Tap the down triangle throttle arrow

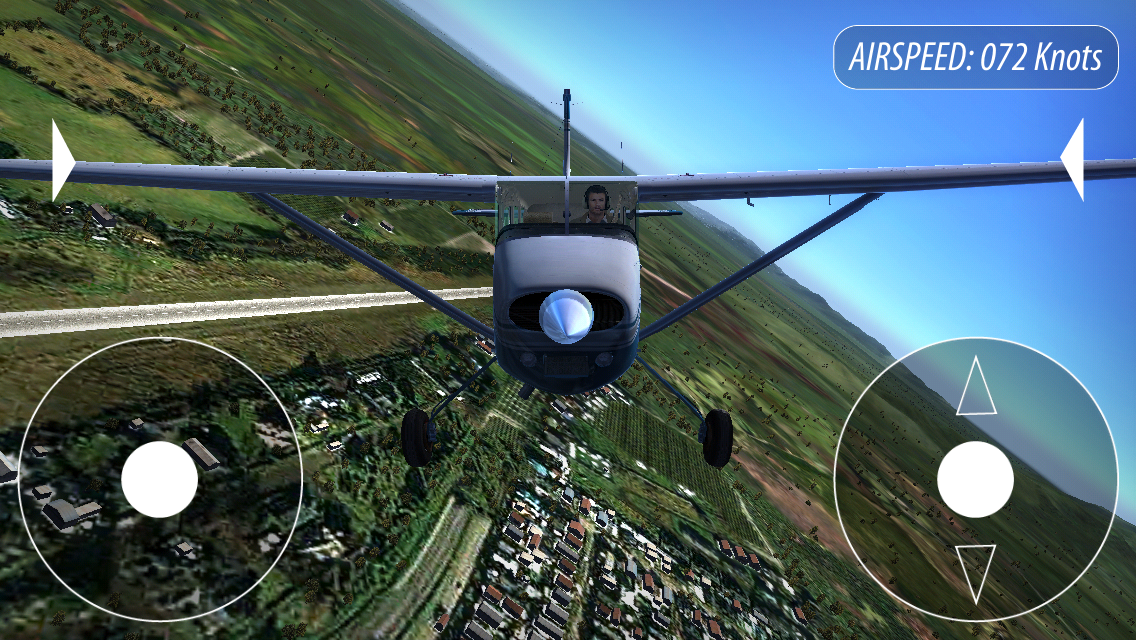tap(976, 570)
